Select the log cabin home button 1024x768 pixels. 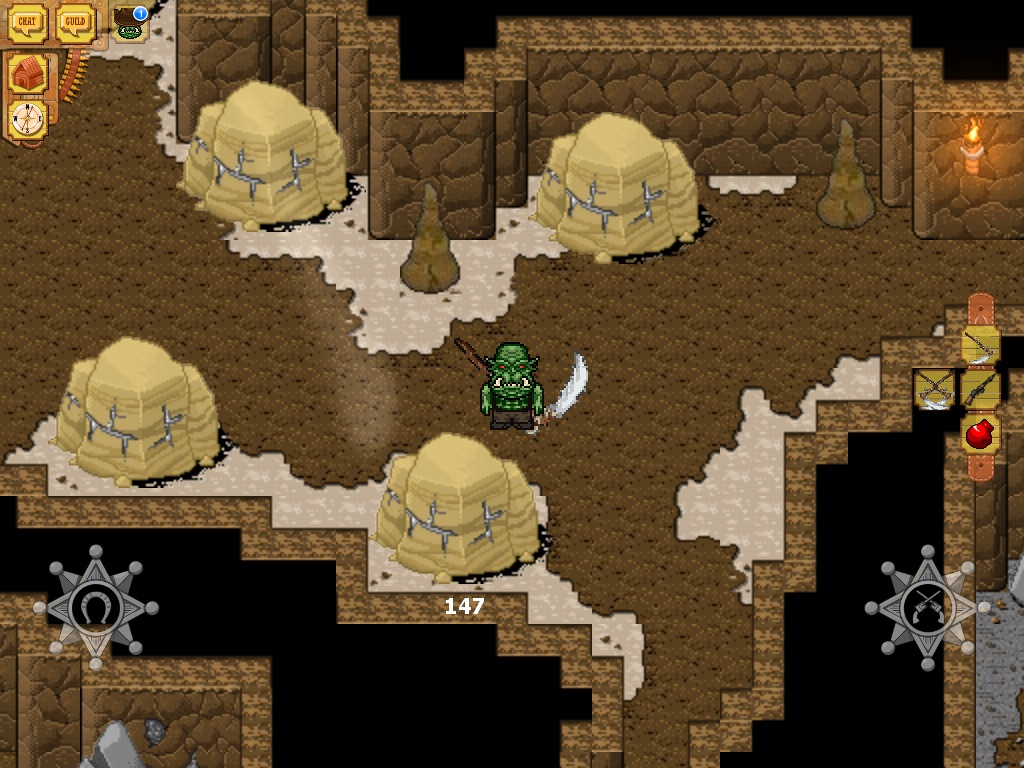pos(28,74)
